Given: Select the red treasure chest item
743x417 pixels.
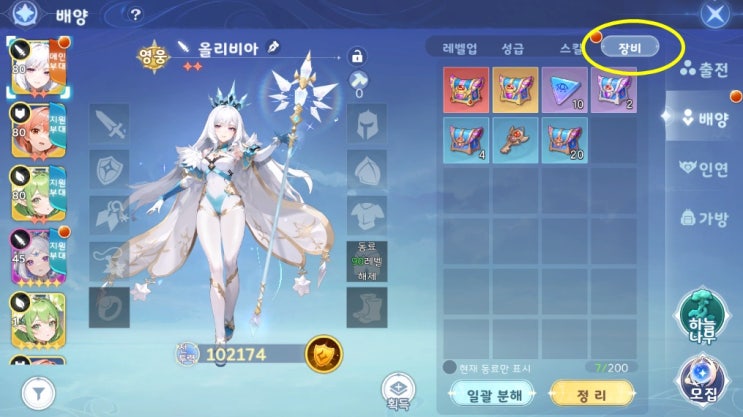Looking at the screenshot, I should [x=466, y=90].
